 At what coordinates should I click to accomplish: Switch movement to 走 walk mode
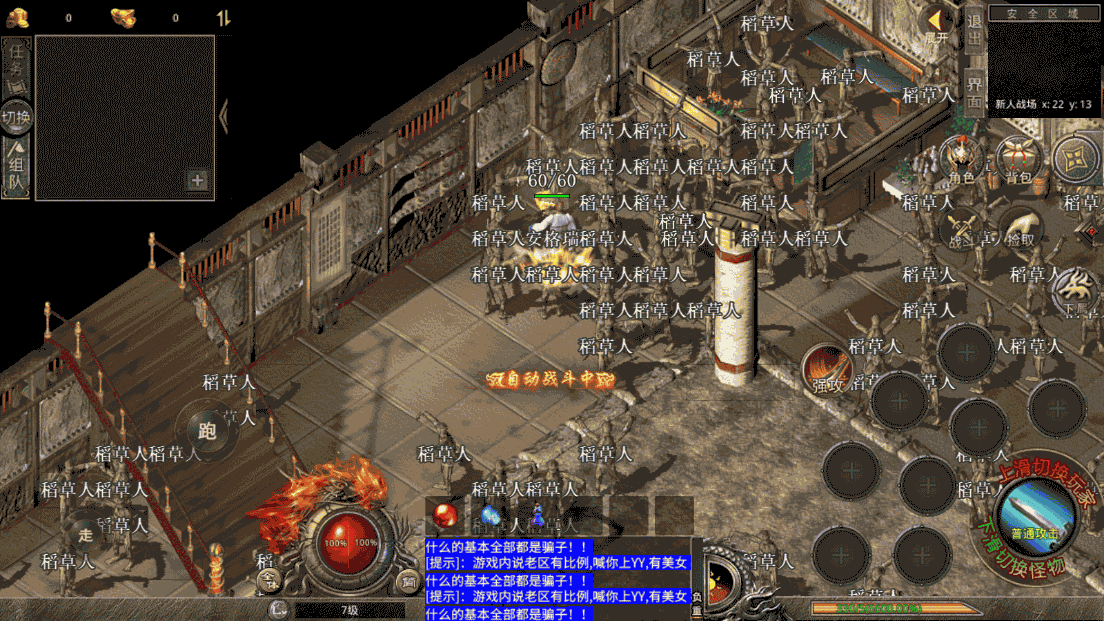tap(86, 534)
